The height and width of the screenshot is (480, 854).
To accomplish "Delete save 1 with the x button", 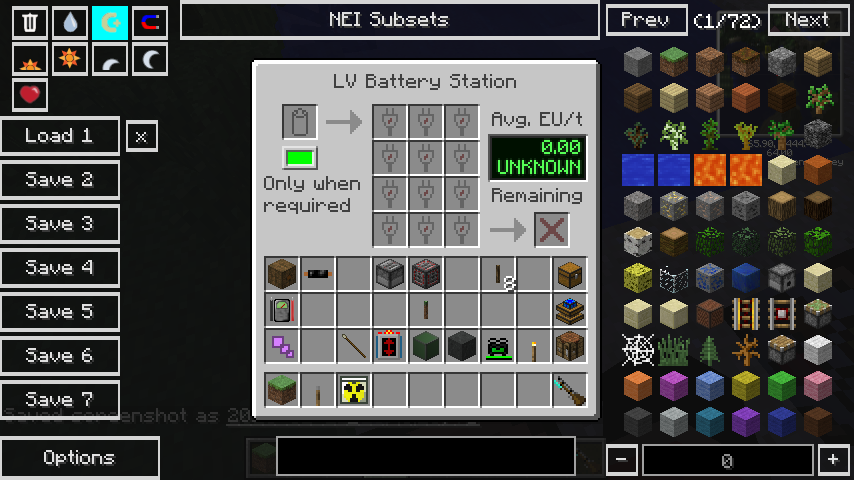I will click(x=141, y=136).
